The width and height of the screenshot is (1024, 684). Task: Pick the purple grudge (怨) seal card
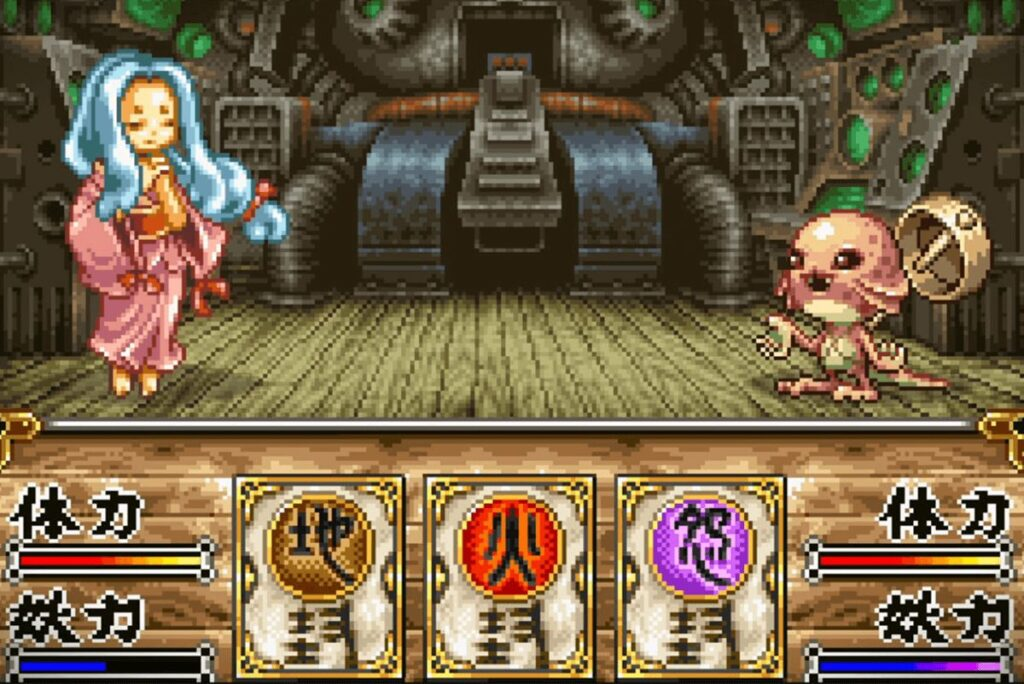coord(700,576)
